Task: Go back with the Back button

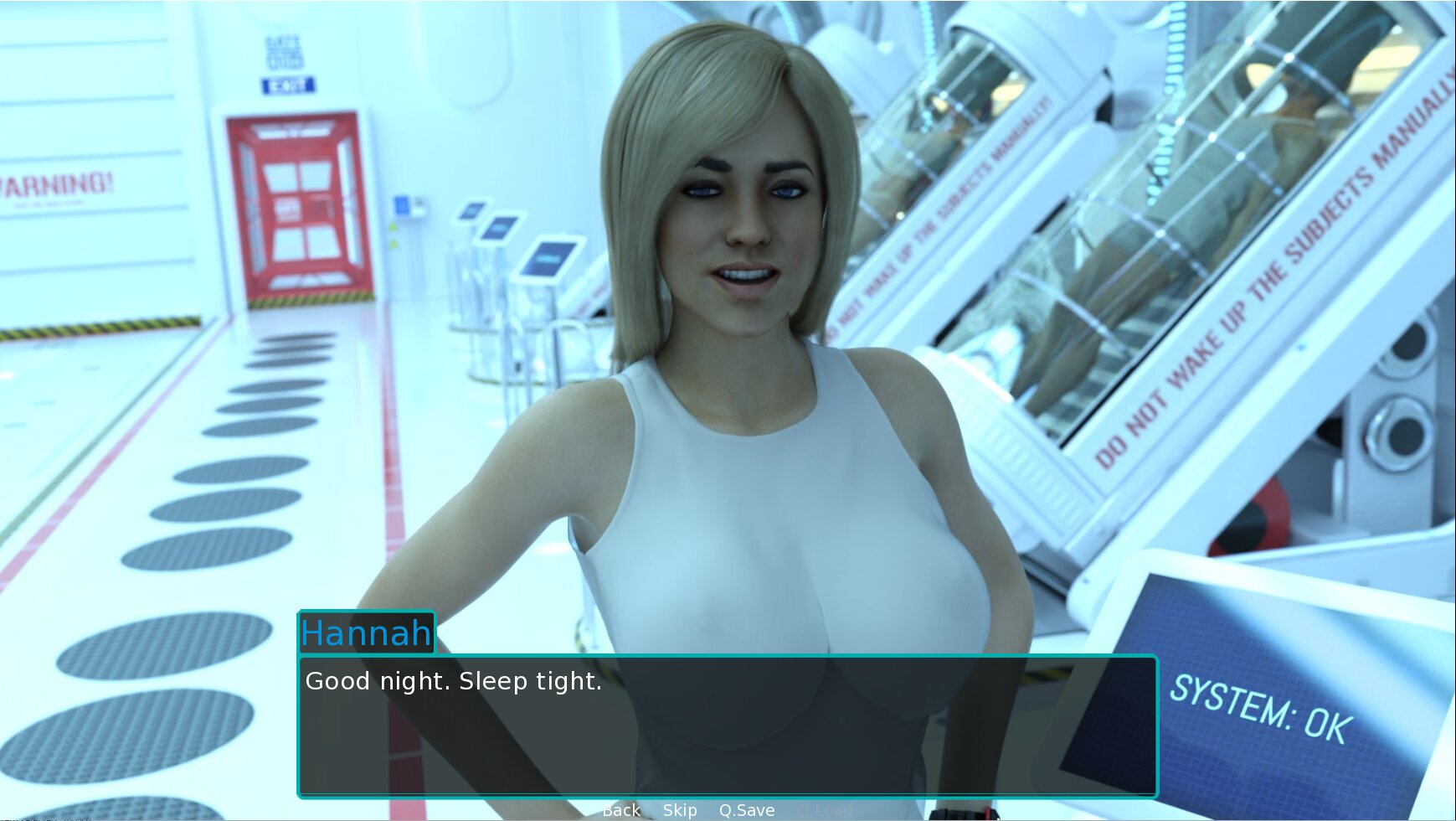Action: (x=621, y=810)
